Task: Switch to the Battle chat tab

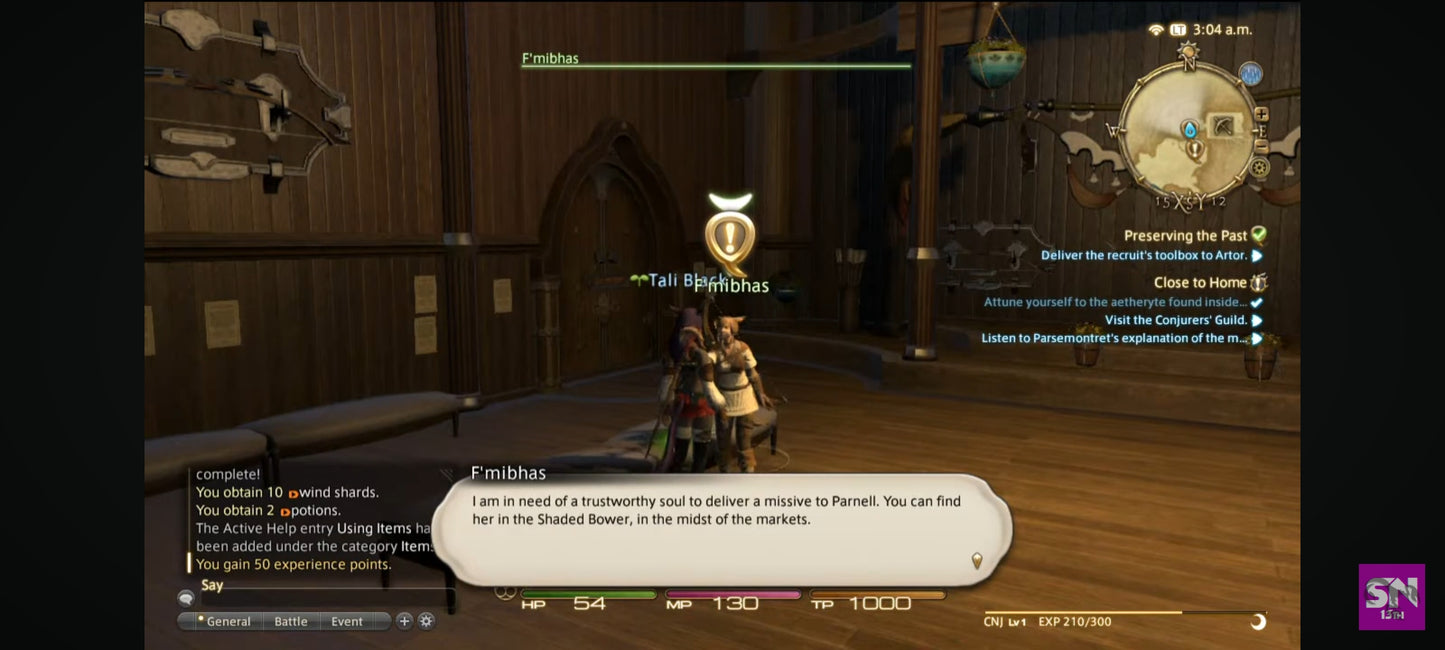Action: pos(291,621)
